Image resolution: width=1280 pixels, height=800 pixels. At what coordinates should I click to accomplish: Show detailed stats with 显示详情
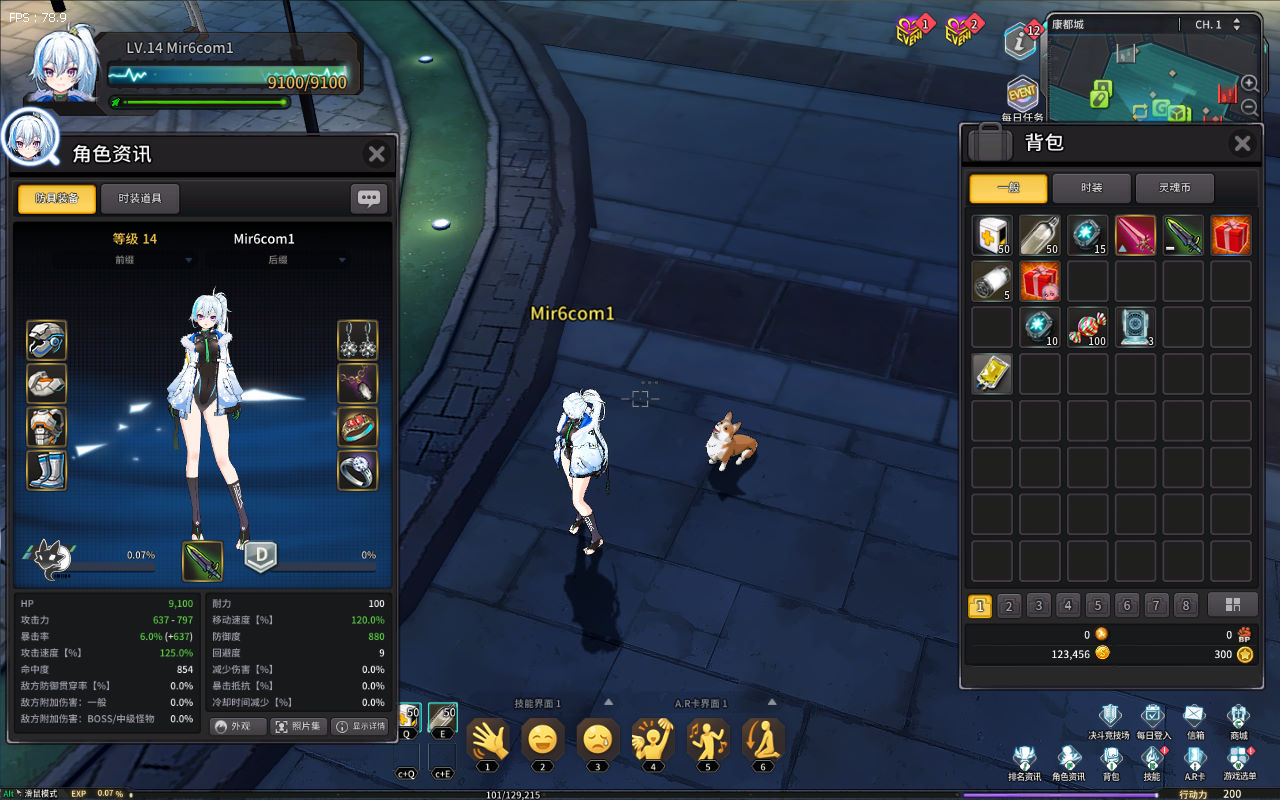[360, 726]
